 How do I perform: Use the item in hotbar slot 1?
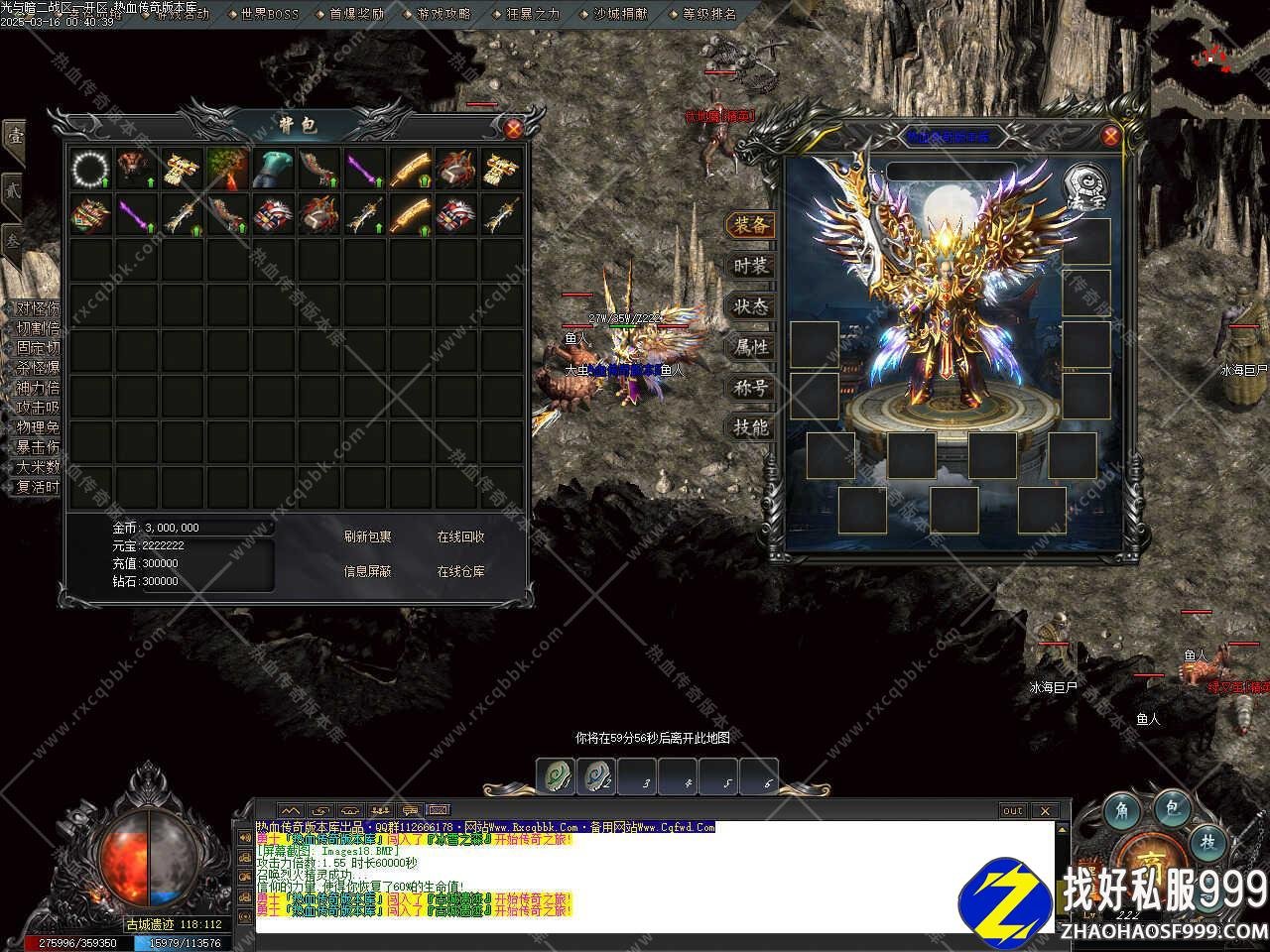click(x=556, y=776)
